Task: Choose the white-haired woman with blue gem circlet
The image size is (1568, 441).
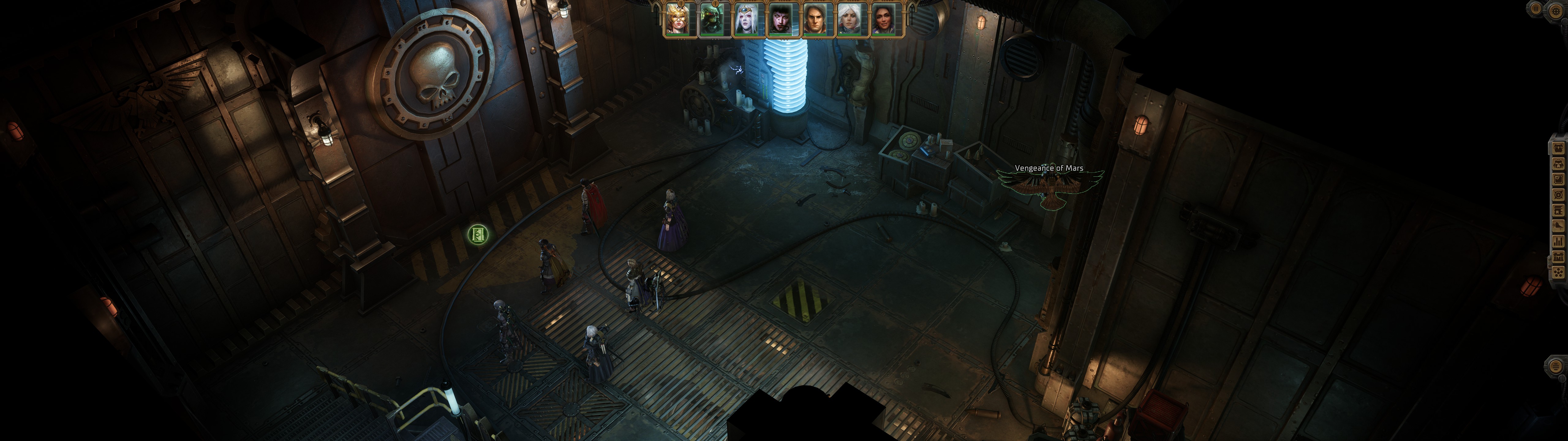Action: (748, 19)
